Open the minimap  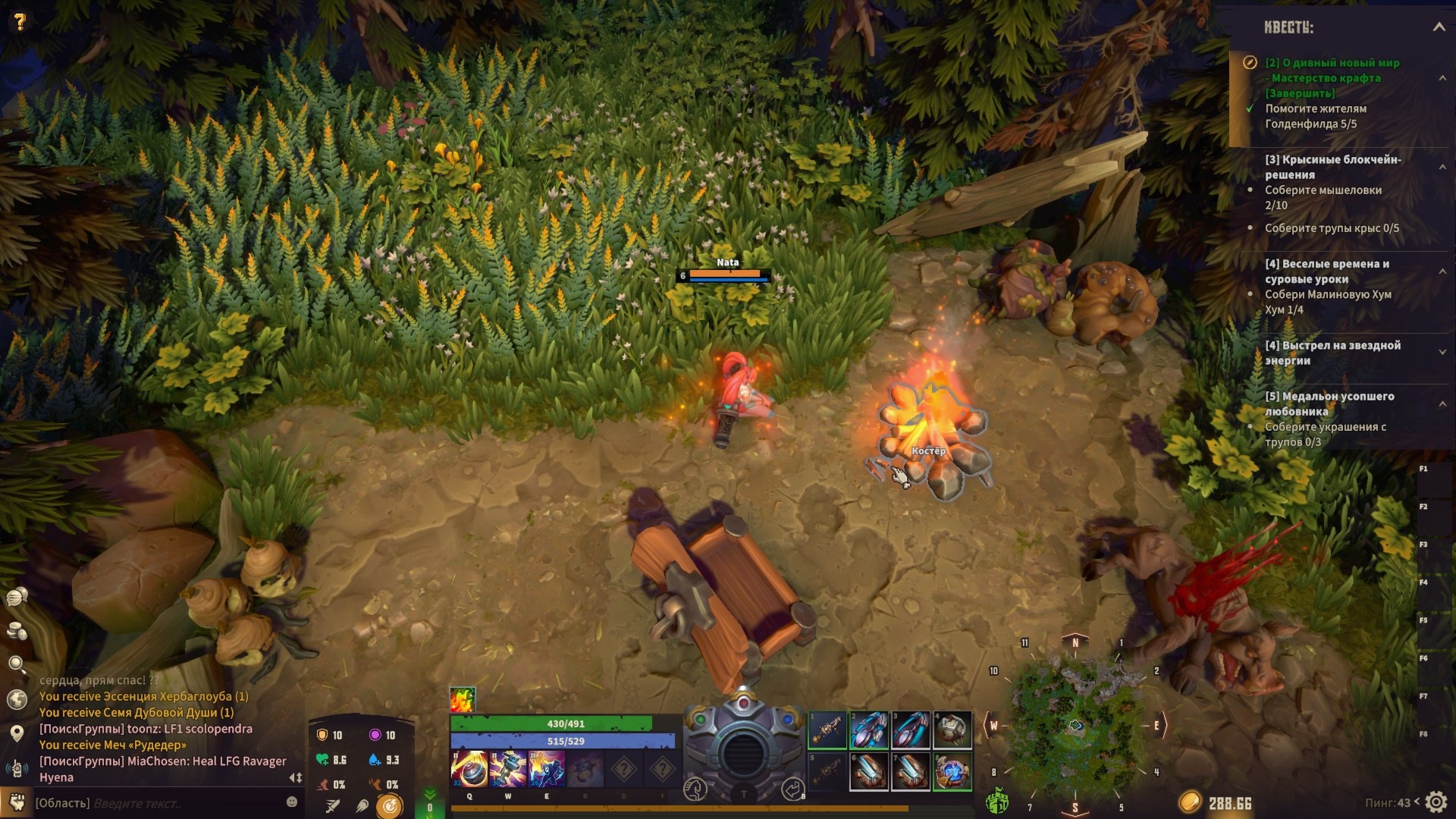point(1075,725)
